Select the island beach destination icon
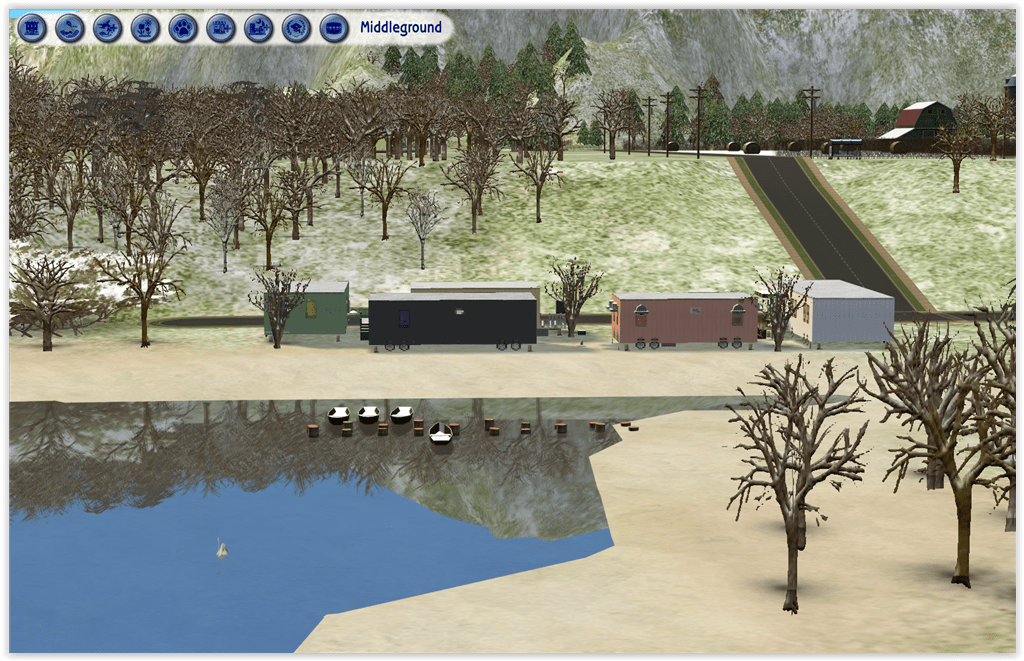The height and width of the screenshot is (661, 1024). click(x=69, y=28)
